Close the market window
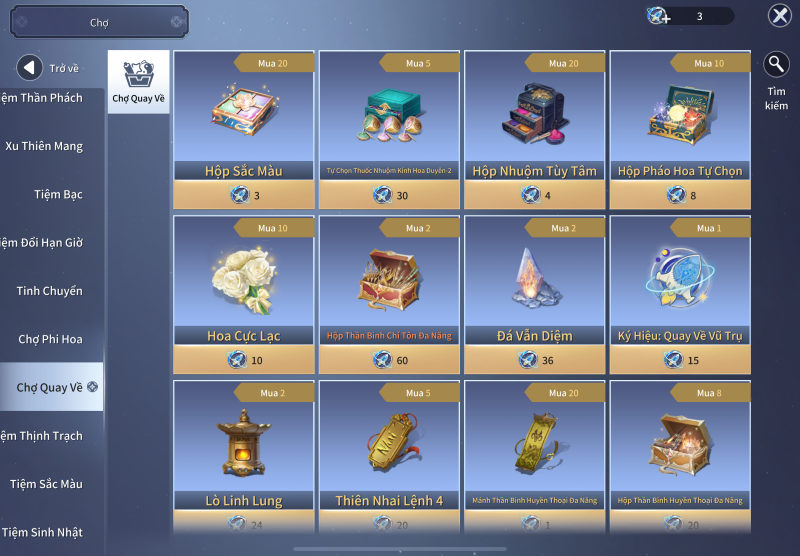 [x=779, y=16]
